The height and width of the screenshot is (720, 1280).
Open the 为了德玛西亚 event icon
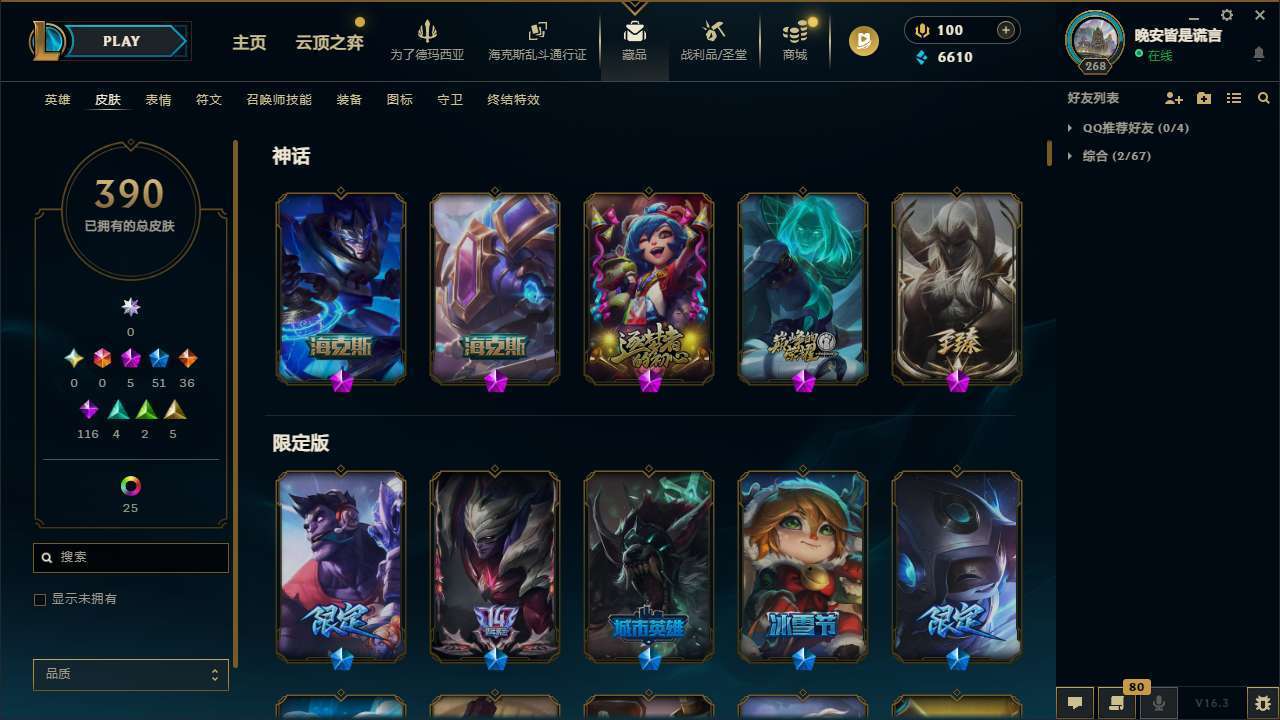pos(428,40)
